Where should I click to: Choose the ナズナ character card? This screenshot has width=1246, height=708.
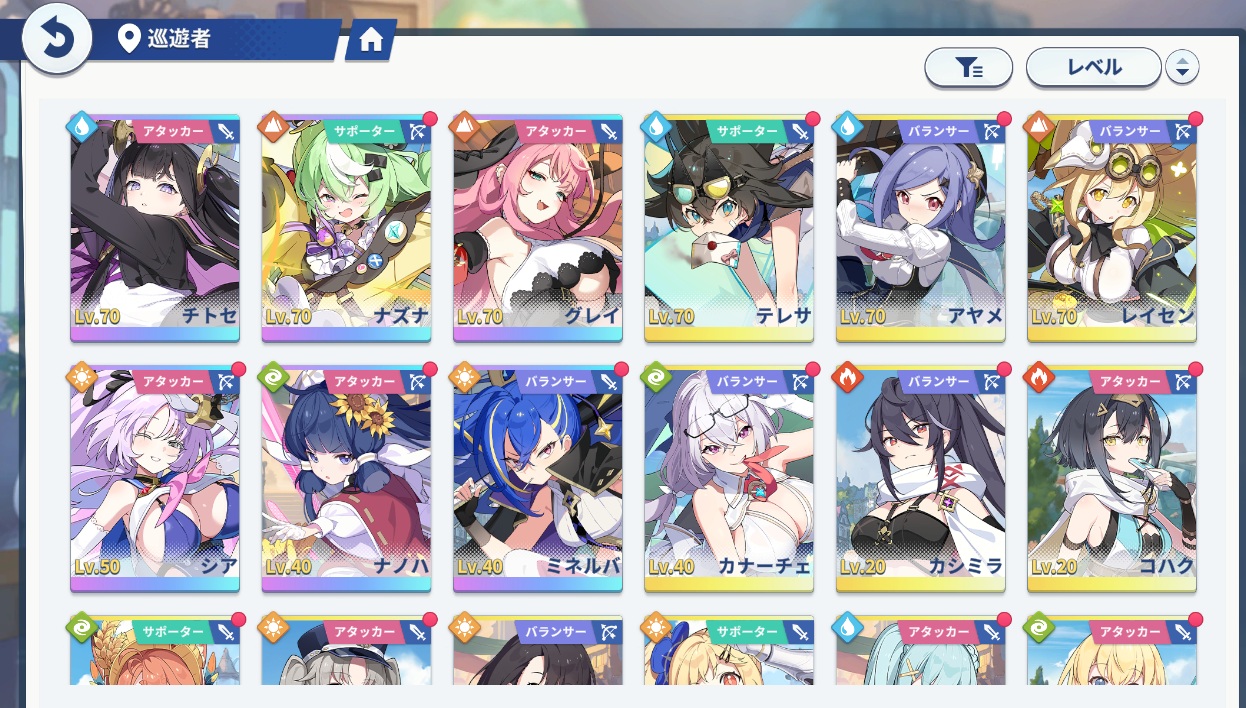346,226
